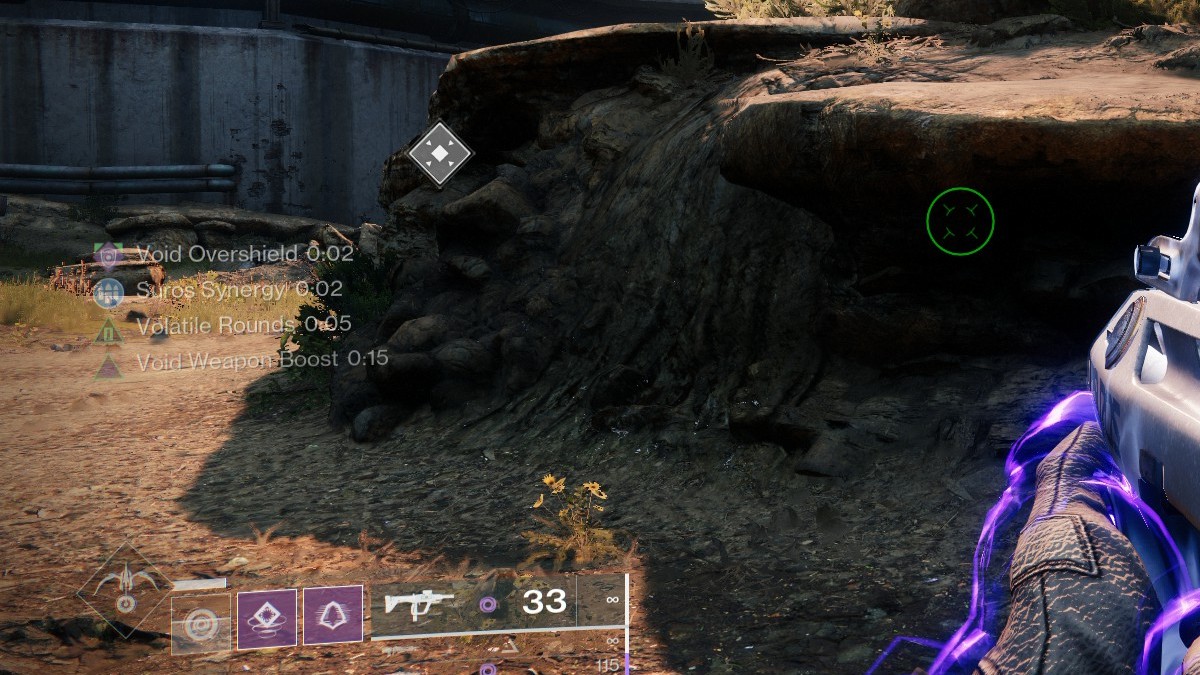The image size is (1200, 675).
Task: Select the Suros Synergy buff icon
Action: [109, 291]
